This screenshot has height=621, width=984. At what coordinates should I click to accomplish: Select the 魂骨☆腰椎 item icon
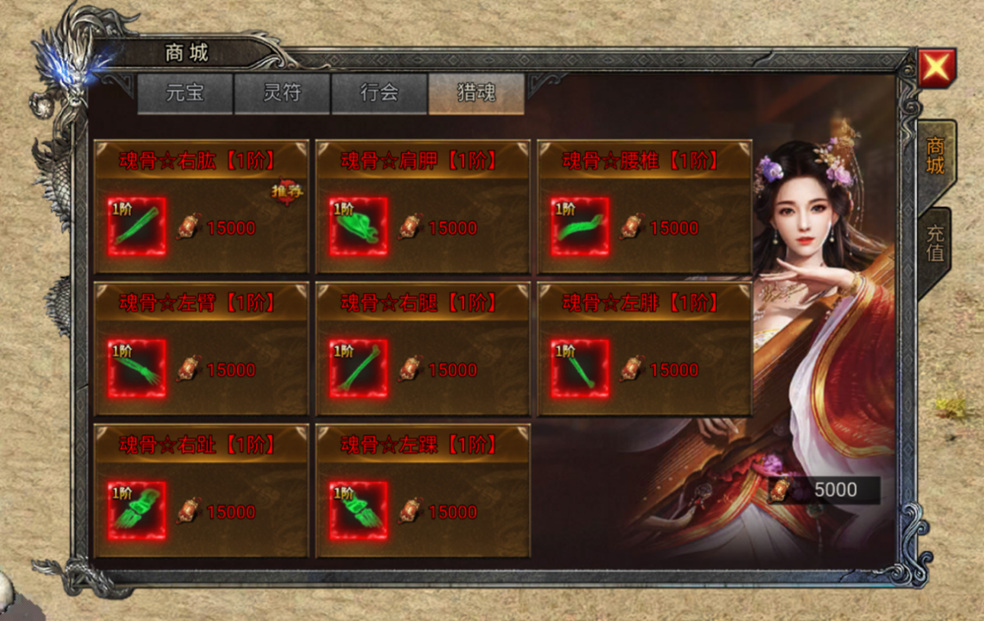[581, 227]
